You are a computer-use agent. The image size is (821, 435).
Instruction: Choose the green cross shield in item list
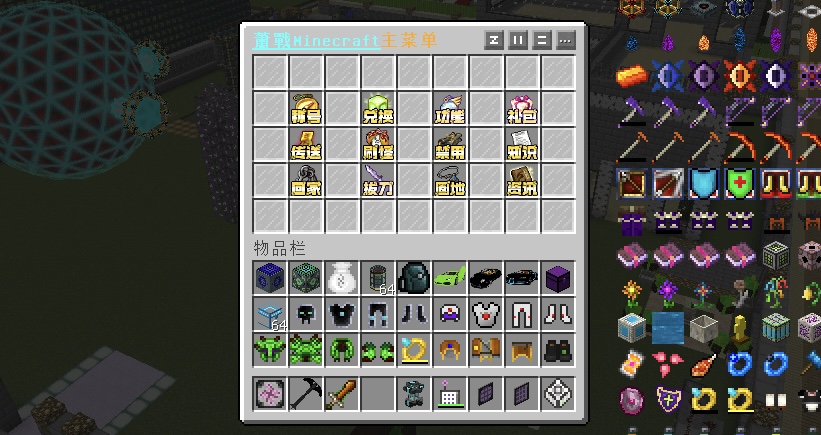point(740,183)
